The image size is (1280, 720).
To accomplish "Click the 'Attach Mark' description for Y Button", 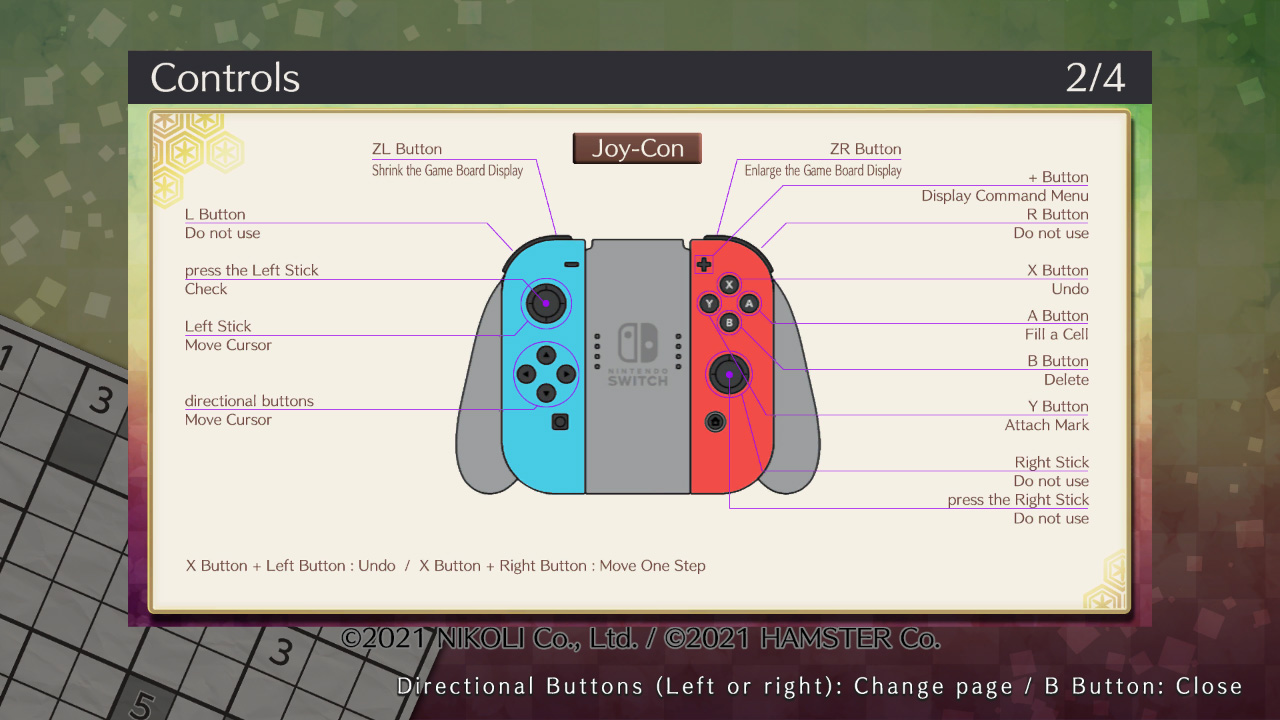I will point(1046,425).
